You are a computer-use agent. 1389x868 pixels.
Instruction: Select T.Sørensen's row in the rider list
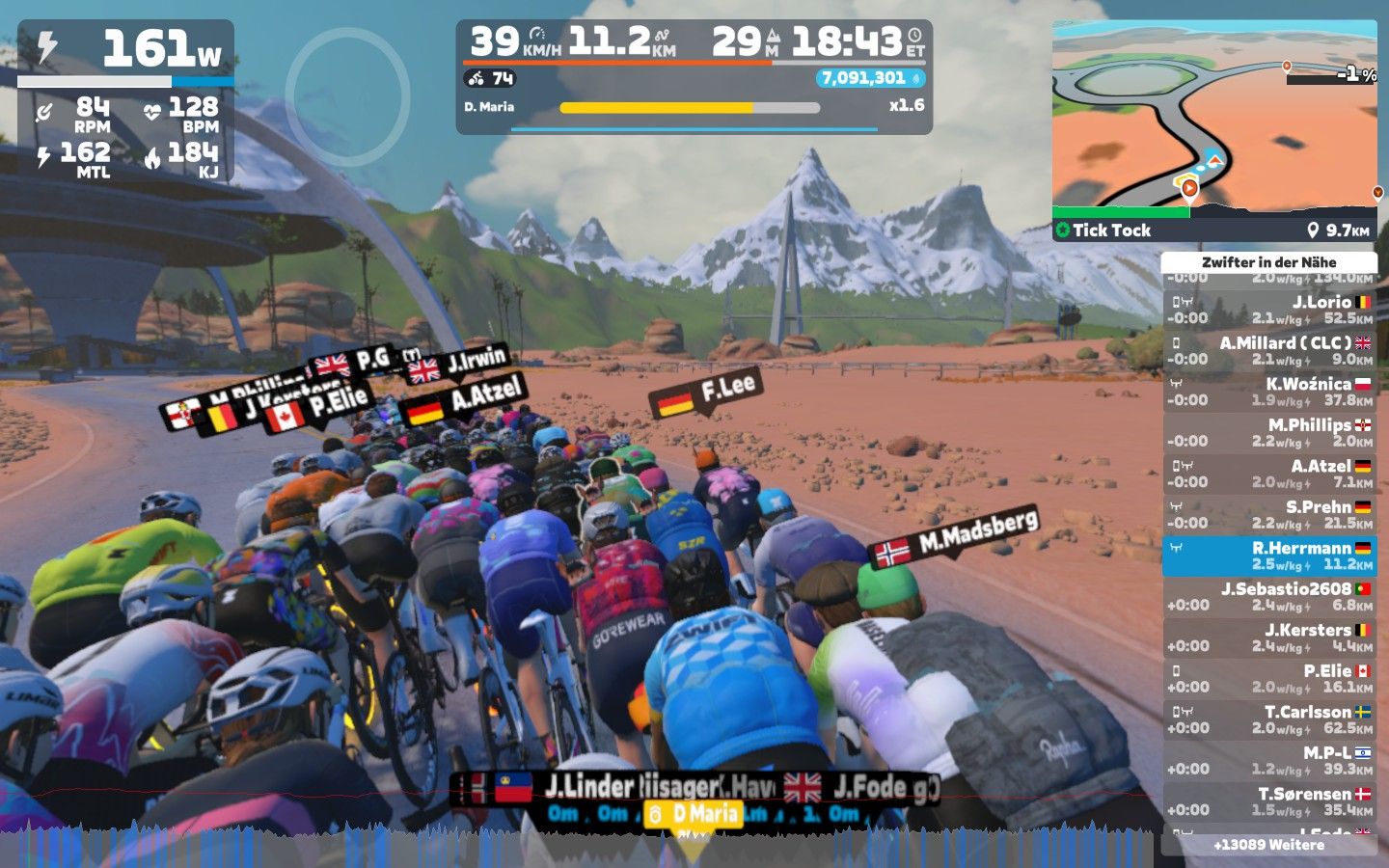coord(1269,801)
